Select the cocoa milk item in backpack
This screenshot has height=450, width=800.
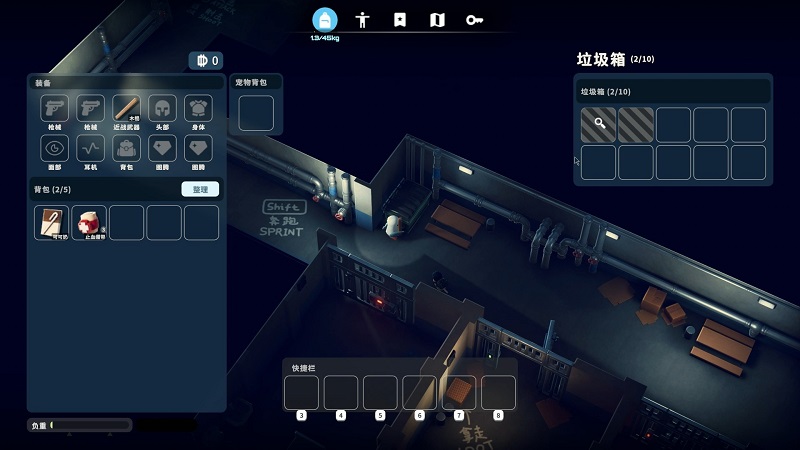click(52, 222)
